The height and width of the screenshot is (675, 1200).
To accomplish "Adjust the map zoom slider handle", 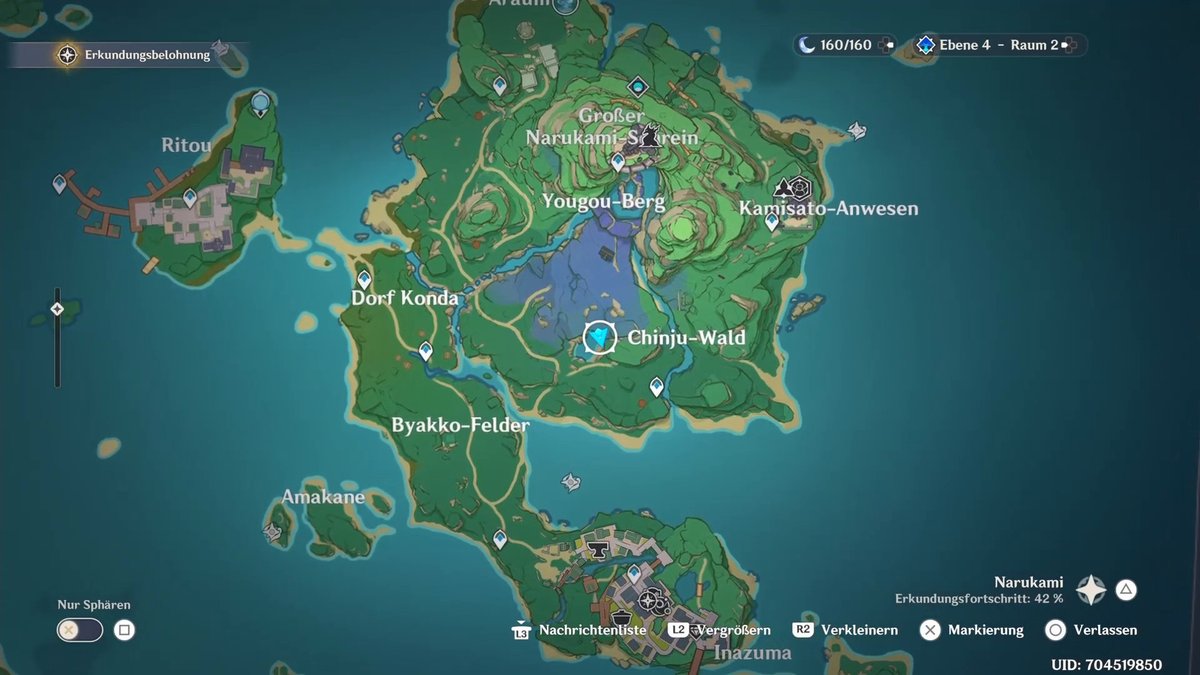I will (x=57, y=309).
